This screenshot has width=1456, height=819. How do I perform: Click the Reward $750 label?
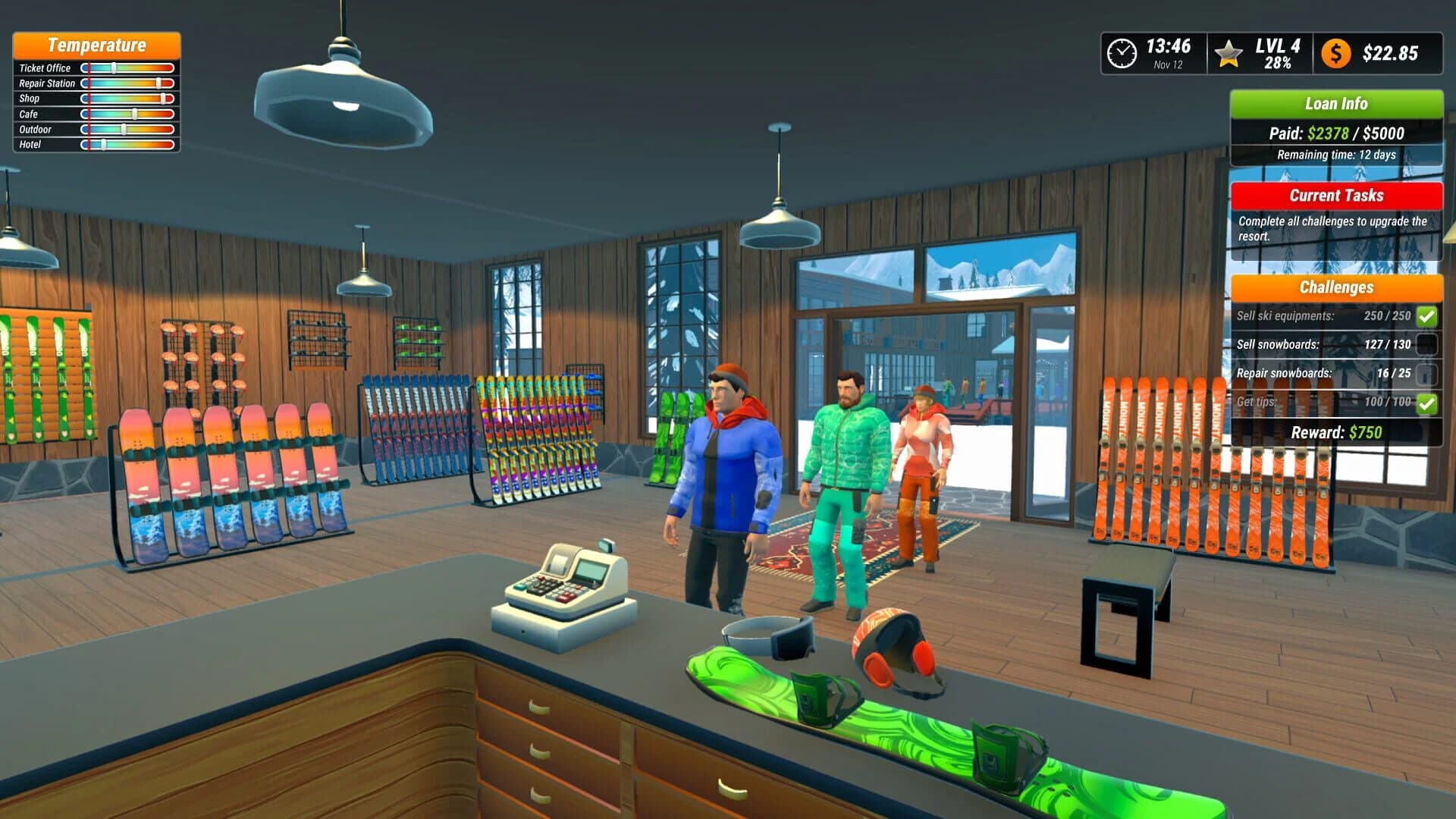tap(1336, 431)
